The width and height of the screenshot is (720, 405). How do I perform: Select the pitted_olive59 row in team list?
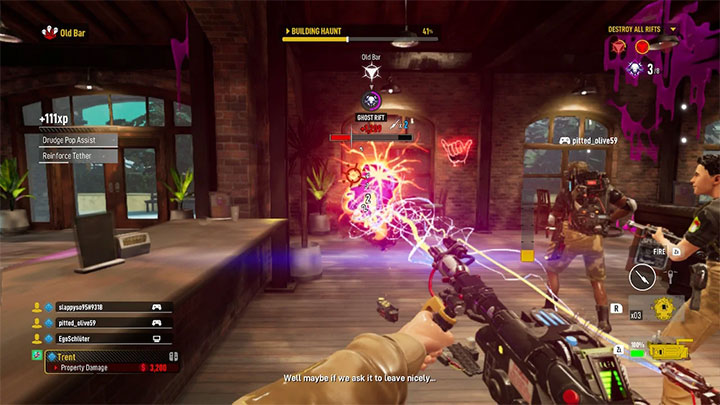(x=100, y=323)
